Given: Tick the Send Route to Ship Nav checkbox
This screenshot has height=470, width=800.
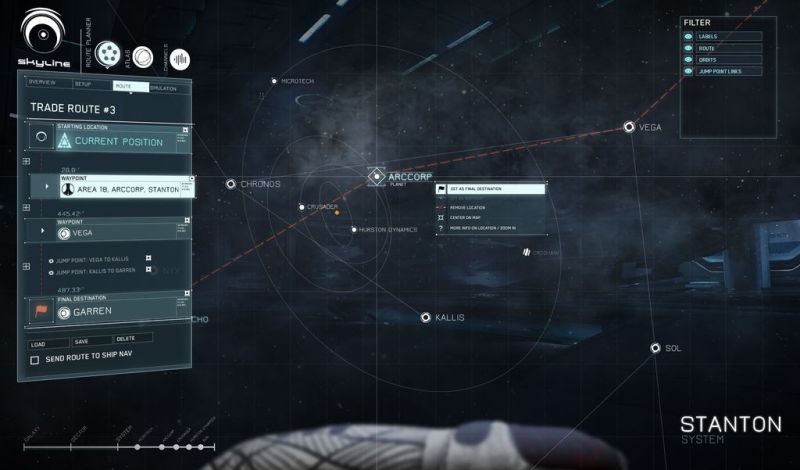Looking at the screenshot, I should coord(35,359).
